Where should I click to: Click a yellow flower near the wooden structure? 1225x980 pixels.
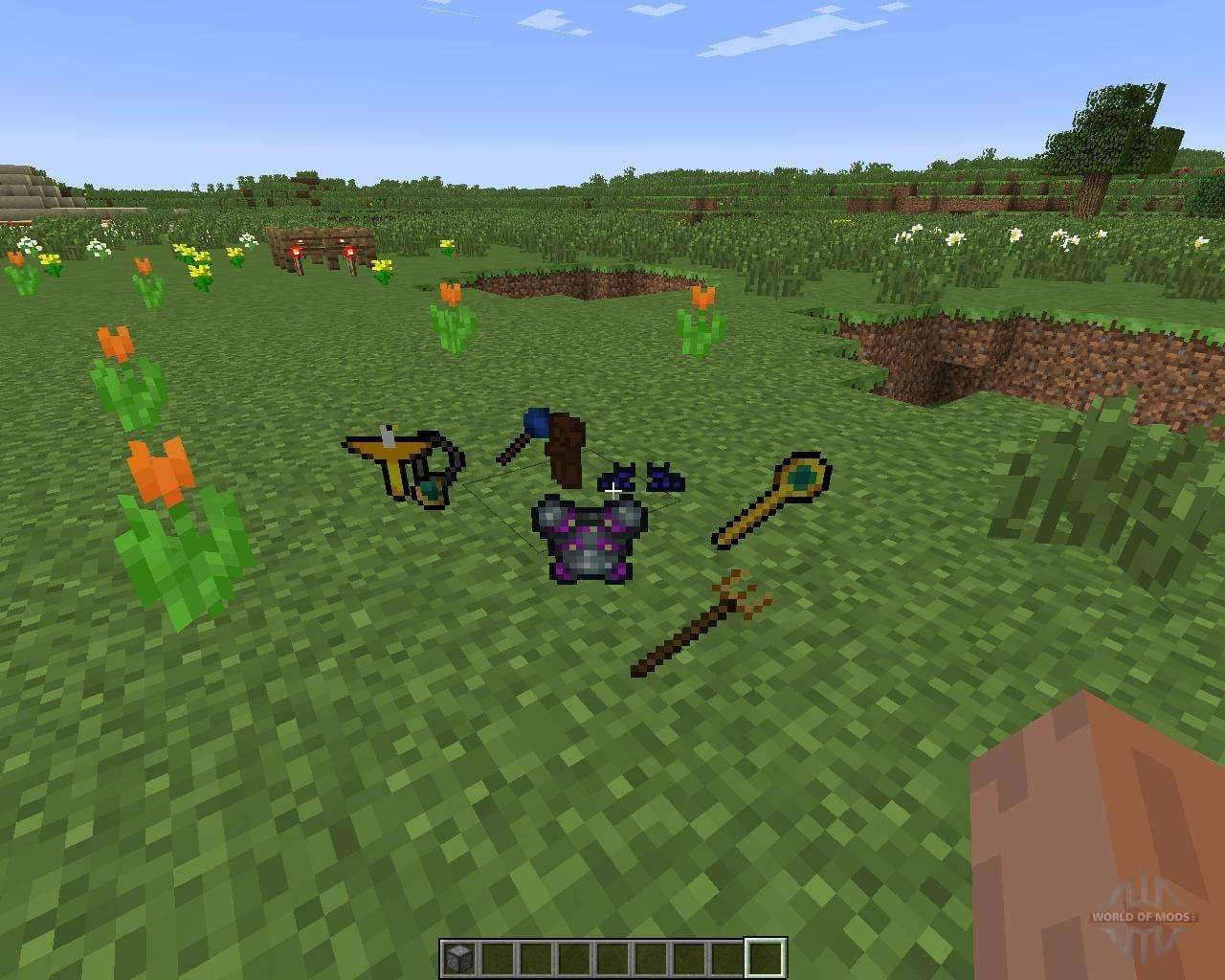coord(383,266)
